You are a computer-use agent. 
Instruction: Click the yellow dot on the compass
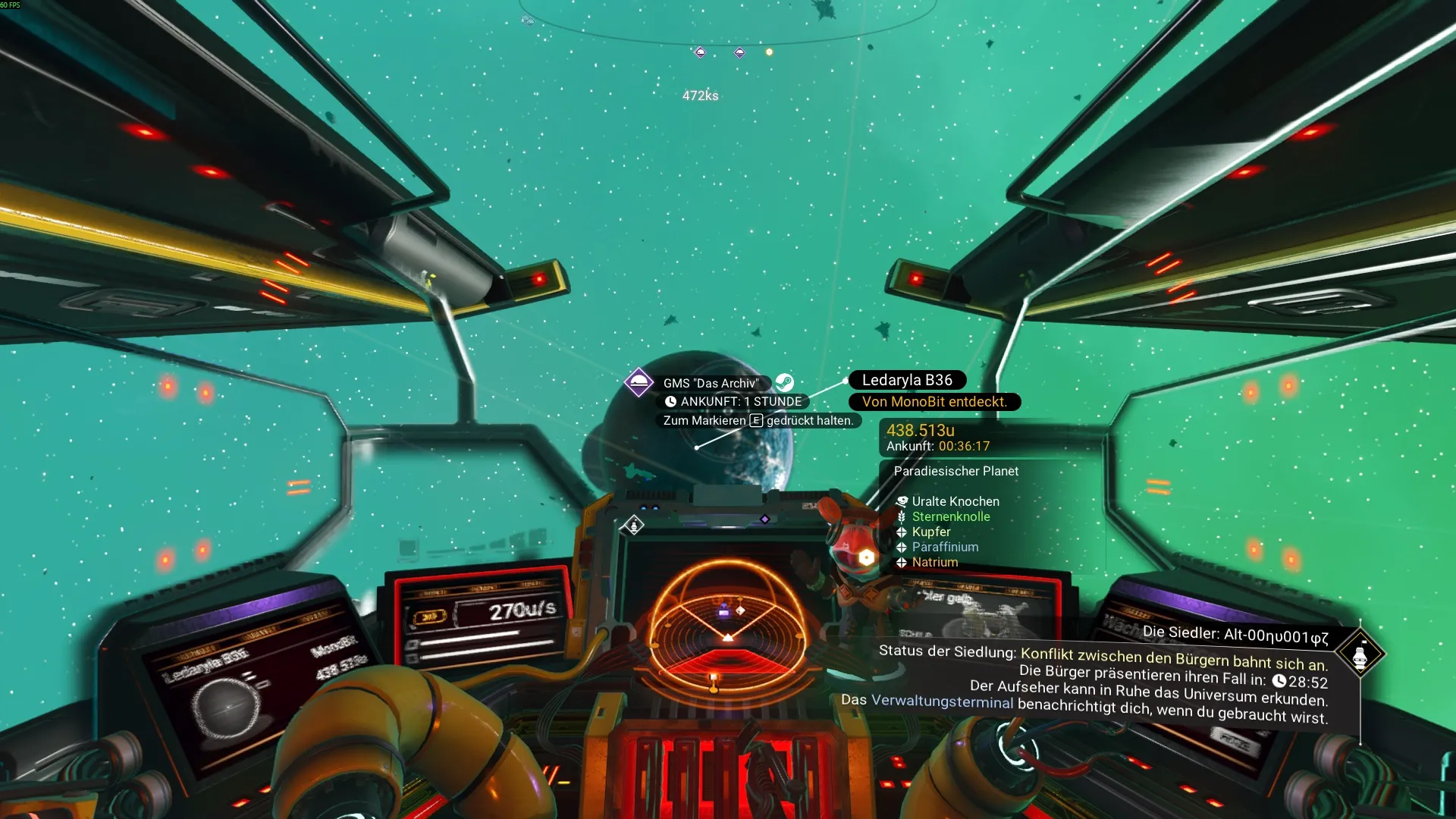click(769, 52)
